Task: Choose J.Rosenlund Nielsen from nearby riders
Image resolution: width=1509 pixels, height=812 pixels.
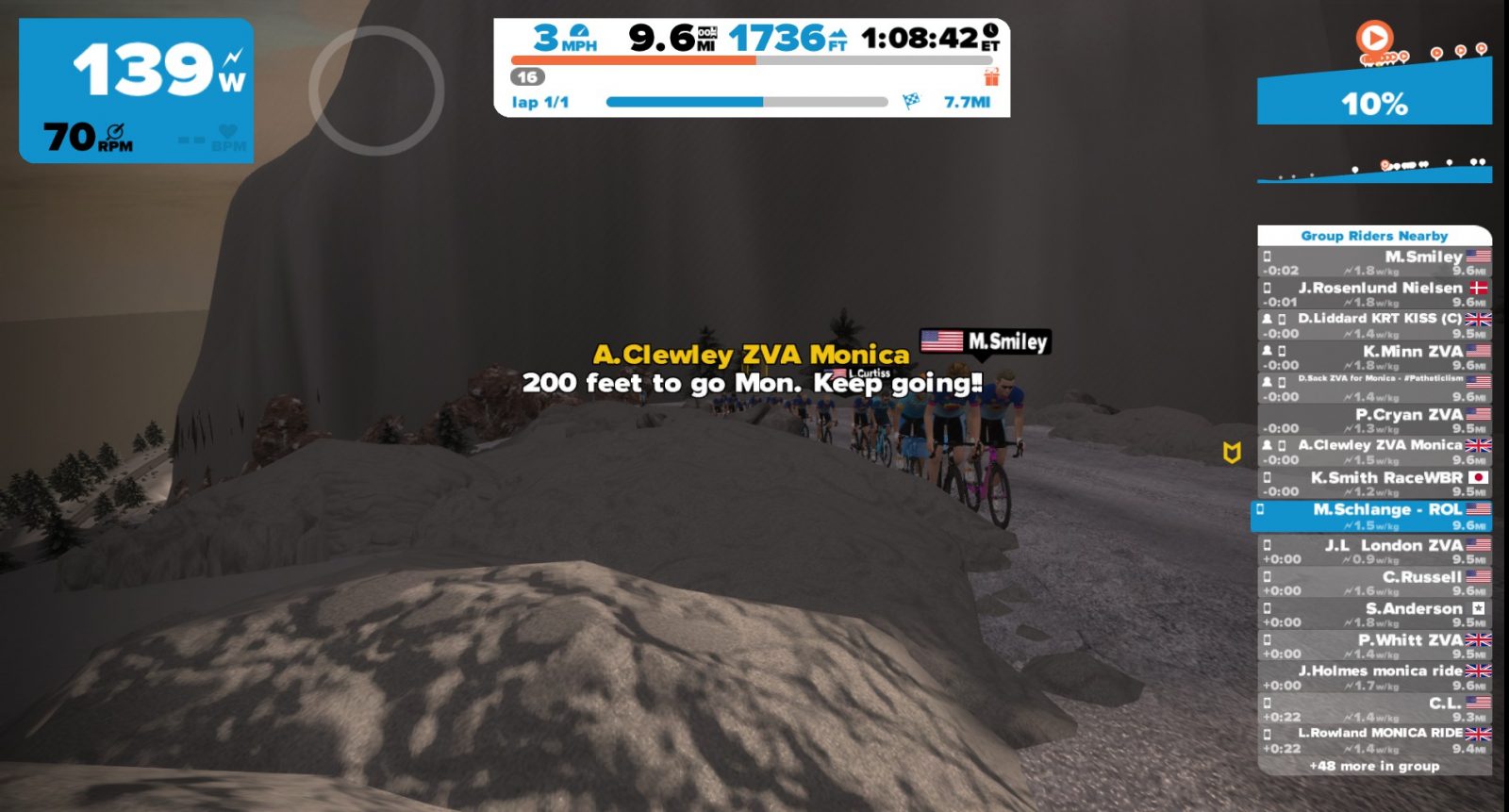Action: click(1374, 293)
